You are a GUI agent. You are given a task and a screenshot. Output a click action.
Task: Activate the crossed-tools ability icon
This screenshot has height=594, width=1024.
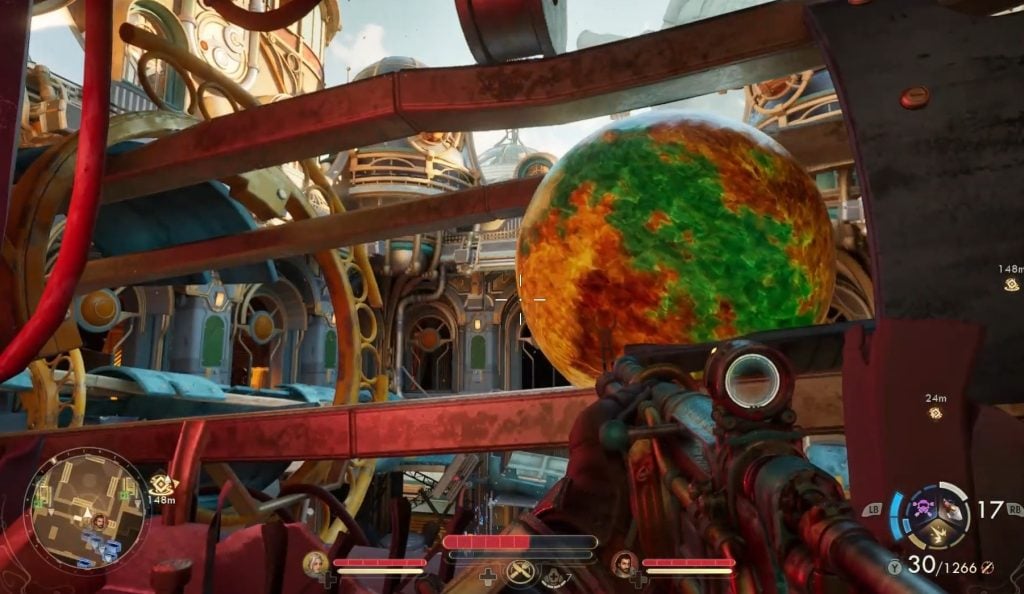[x=520, y=571]
